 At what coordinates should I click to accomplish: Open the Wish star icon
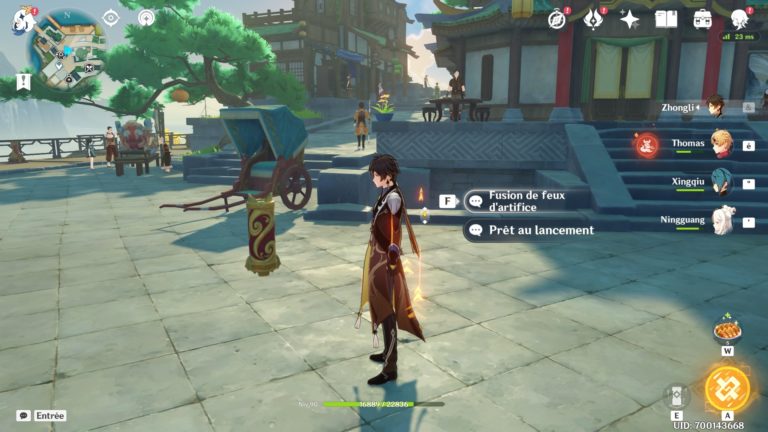[630, 19]
